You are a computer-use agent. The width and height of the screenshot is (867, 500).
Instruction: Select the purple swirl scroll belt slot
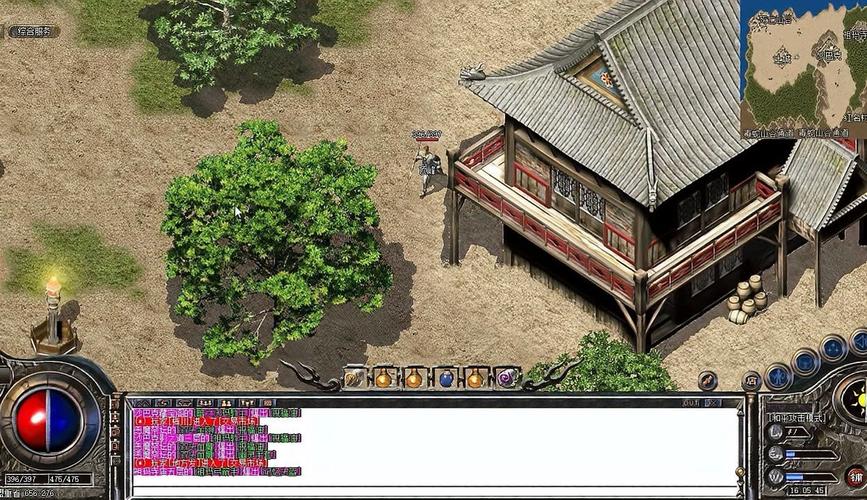[506, 378]
